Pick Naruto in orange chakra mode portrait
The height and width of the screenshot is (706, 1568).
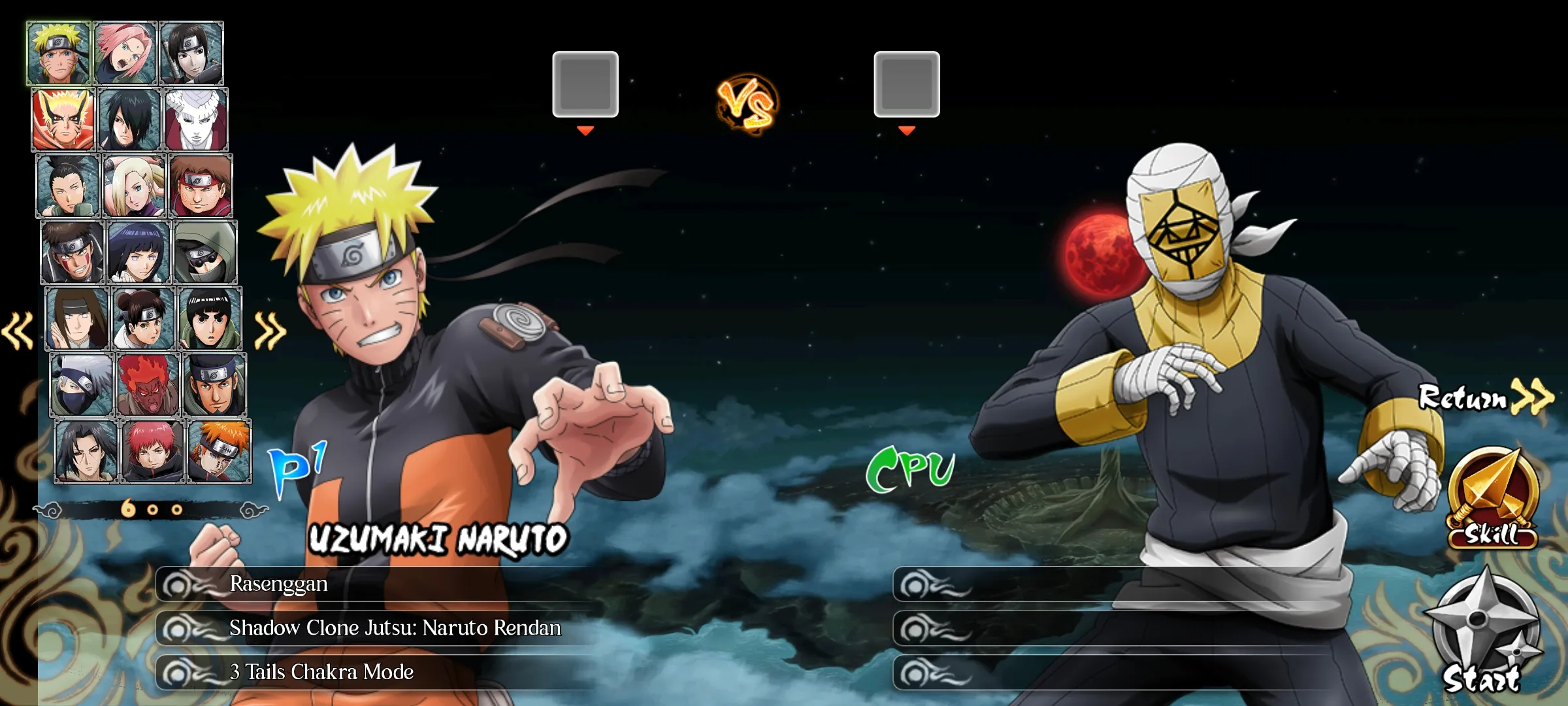click(63, 120)
